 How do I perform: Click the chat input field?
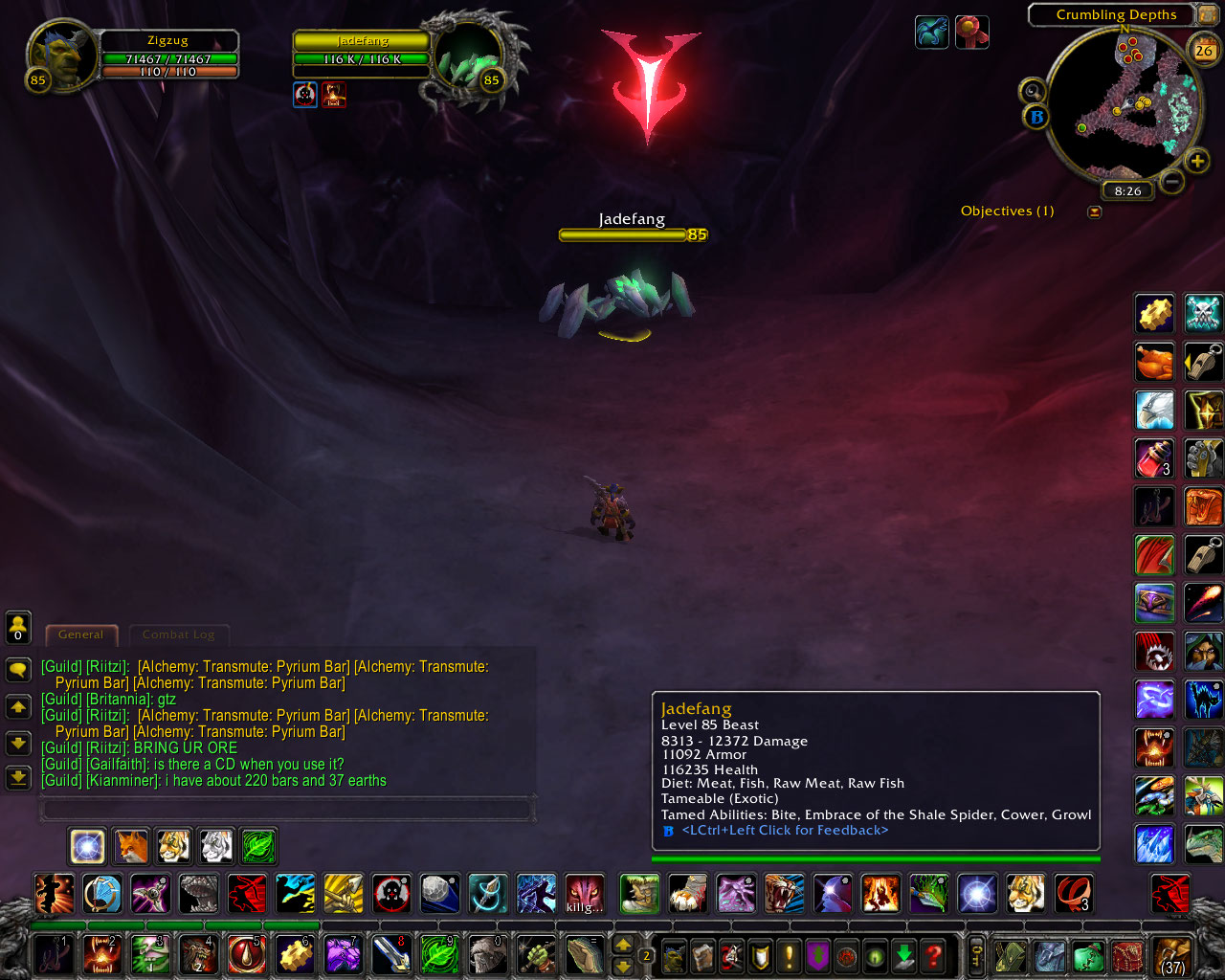pos(287,809)
